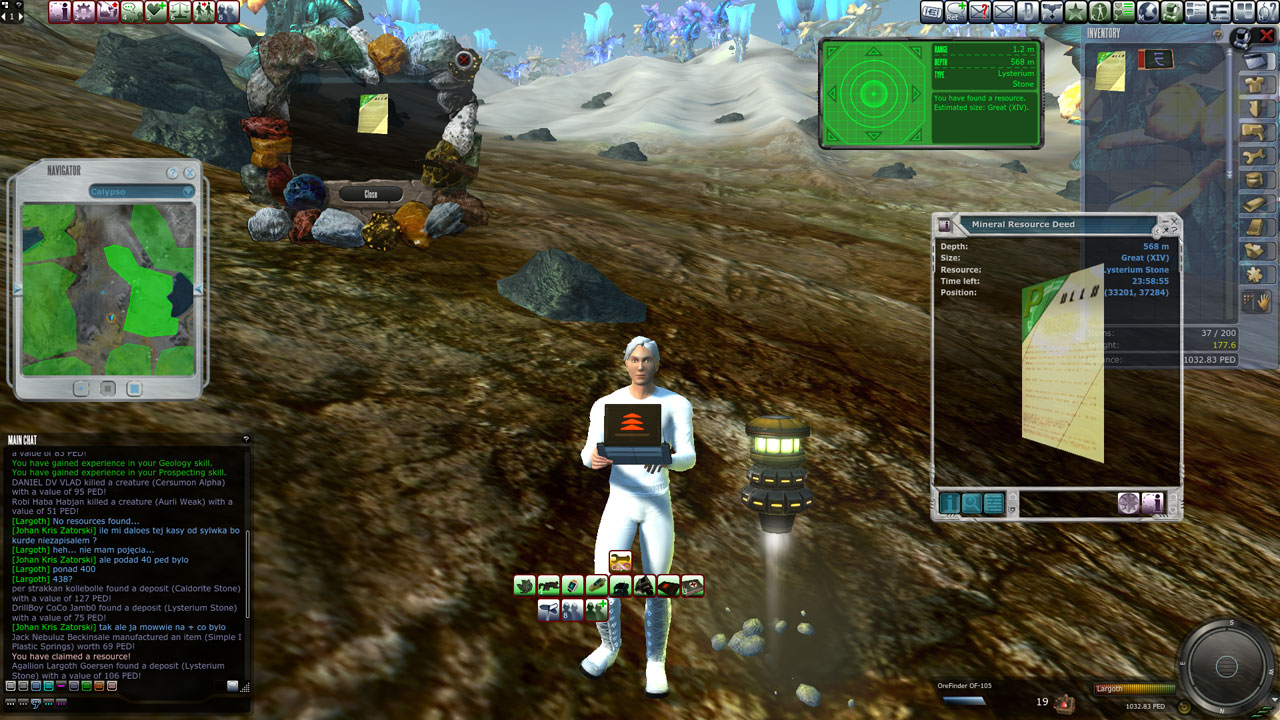Select the resource deed in the inventory

pos(1110,71)
